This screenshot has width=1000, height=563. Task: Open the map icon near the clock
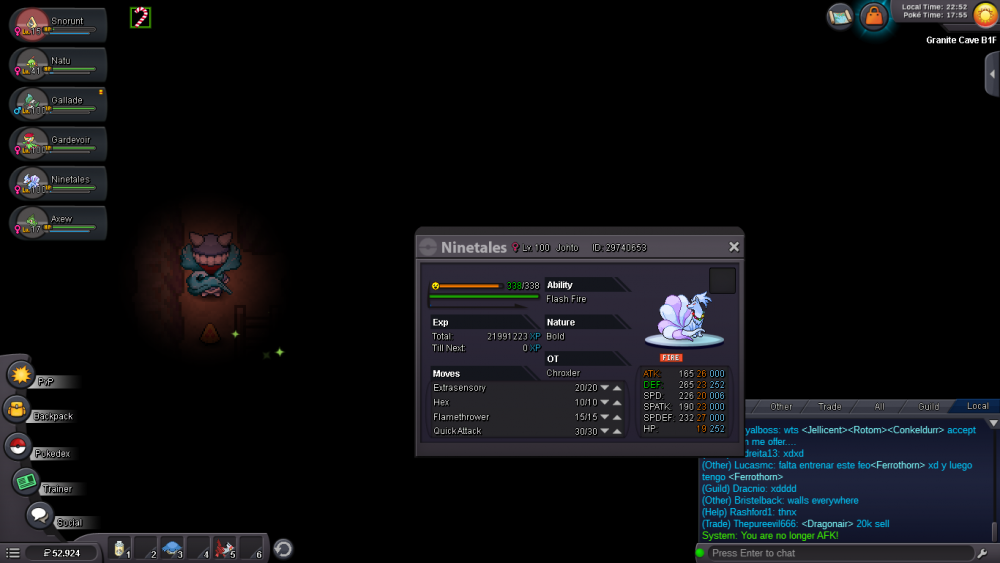tap(840, 16)
